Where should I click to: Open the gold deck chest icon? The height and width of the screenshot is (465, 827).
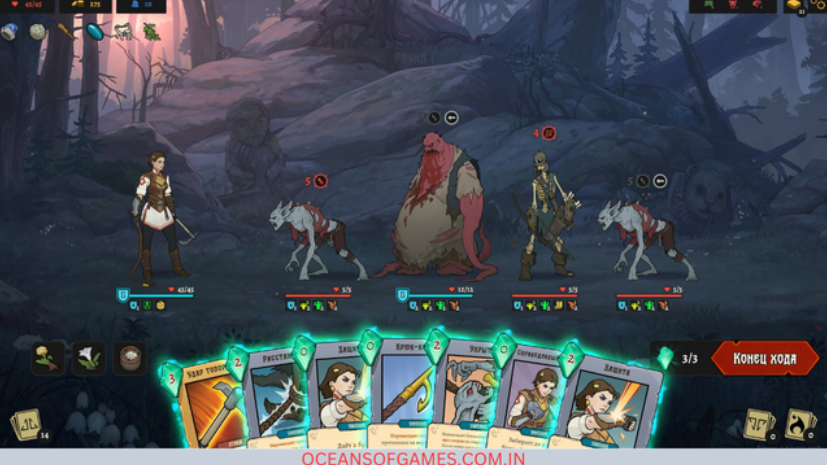795,6
